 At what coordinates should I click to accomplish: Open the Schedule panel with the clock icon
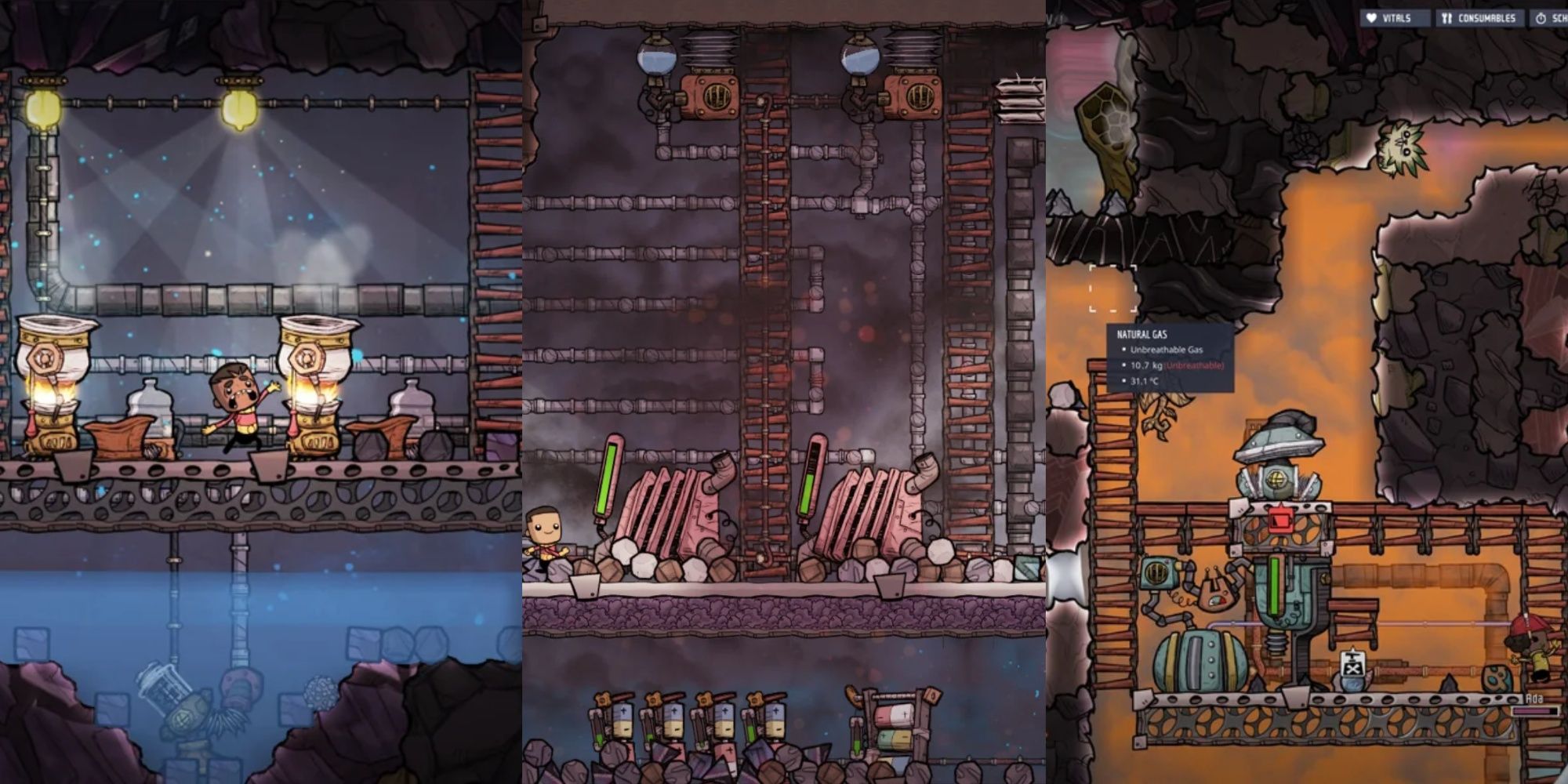(x=1549, y=18)
